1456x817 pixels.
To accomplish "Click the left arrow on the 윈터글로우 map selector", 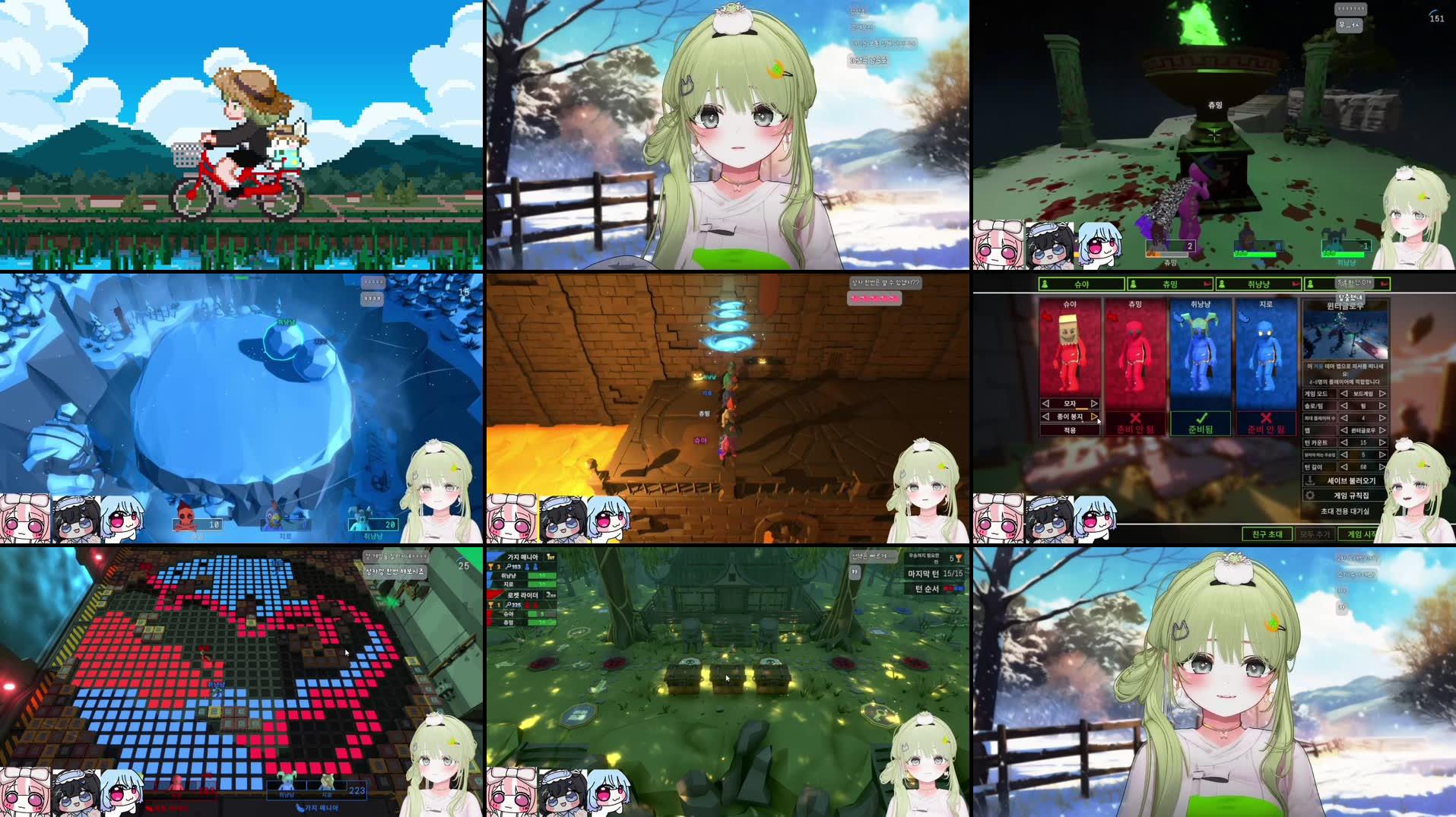I will [1343, 431].
